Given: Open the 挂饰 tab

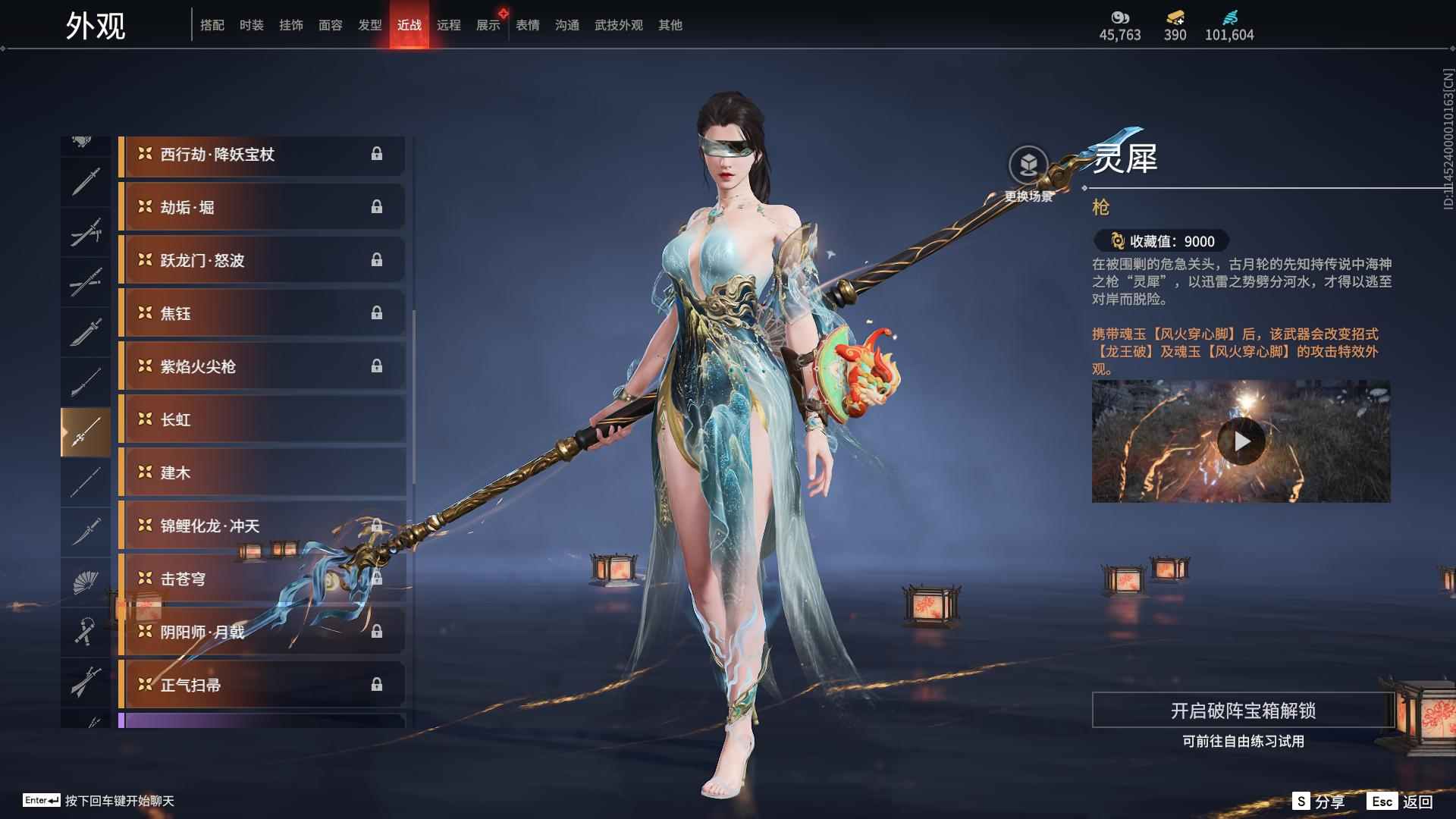Looking at the screenshot, I should pos(290,25).
